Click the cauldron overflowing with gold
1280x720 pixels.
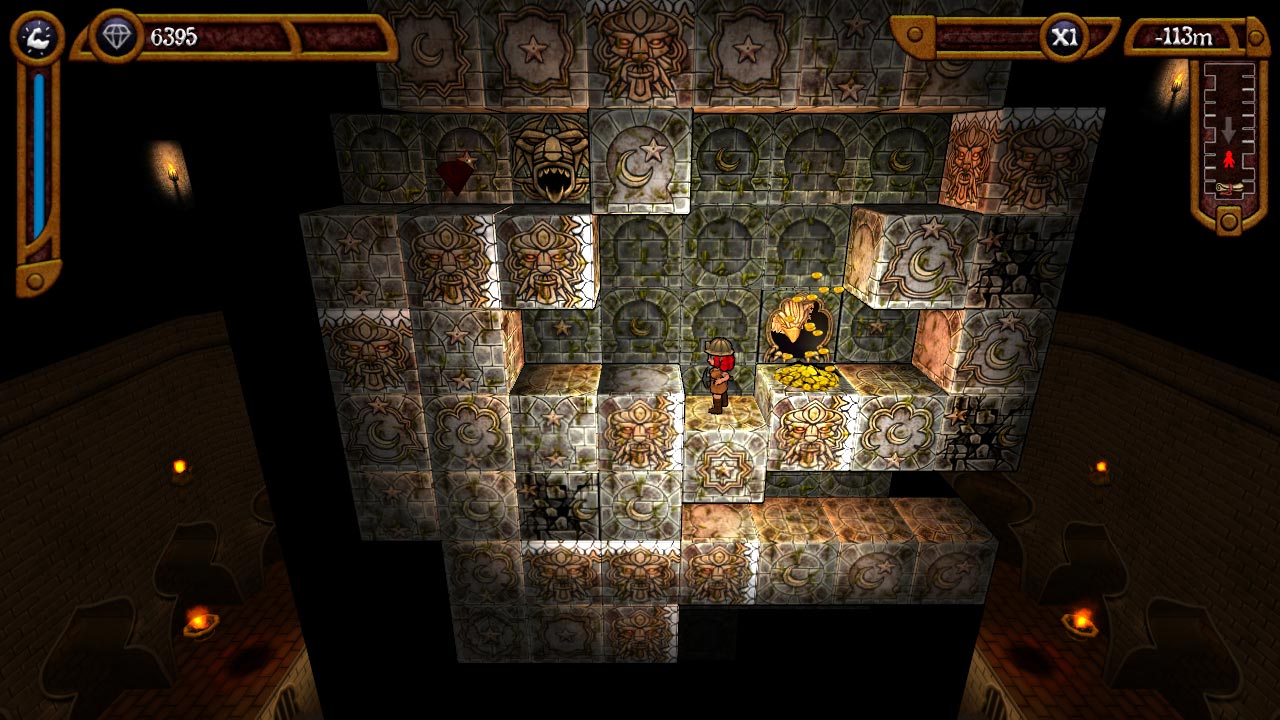(800, 325)
